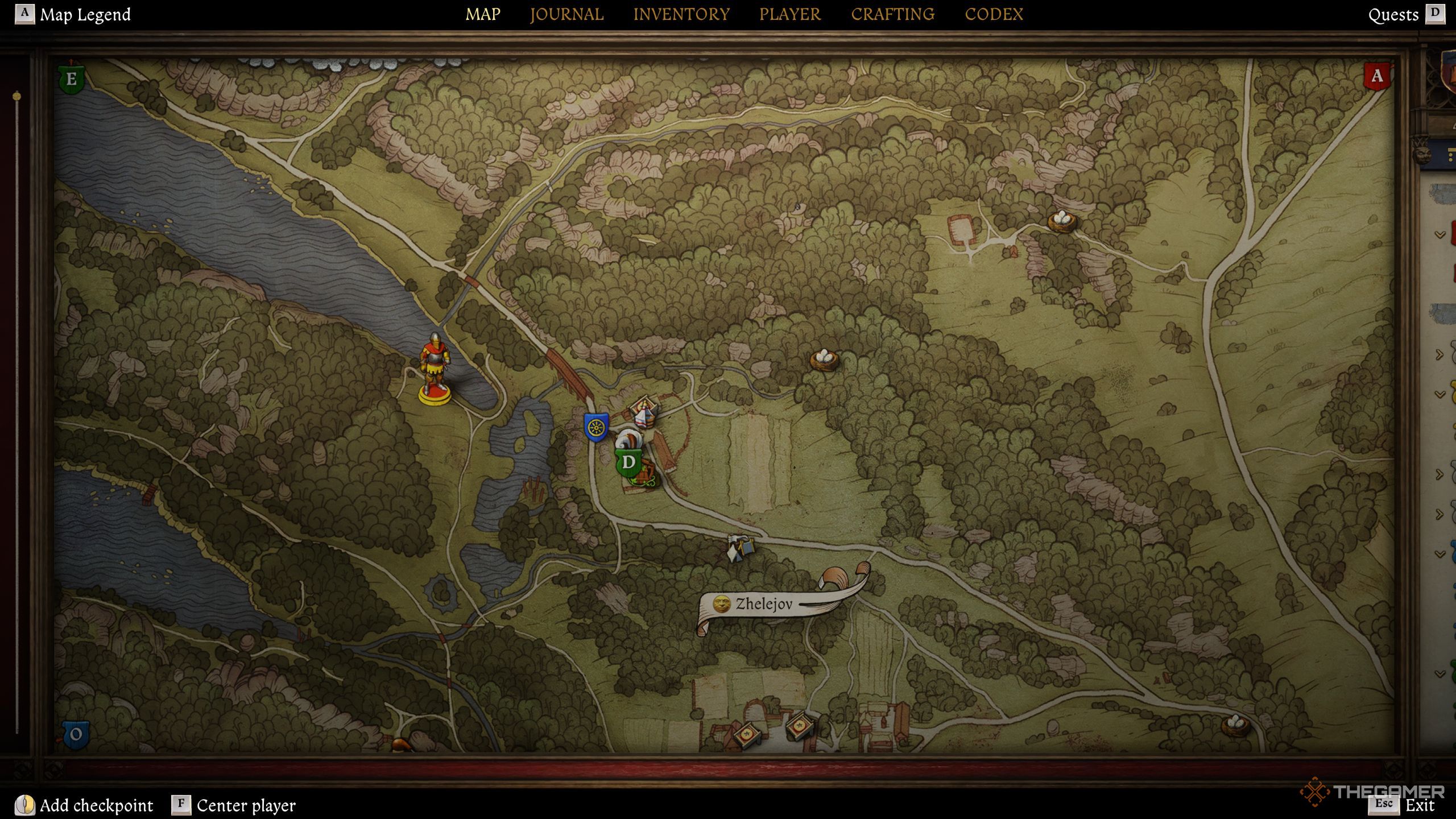Click the green E marker

pyautogui.click(x=72, y=79)
